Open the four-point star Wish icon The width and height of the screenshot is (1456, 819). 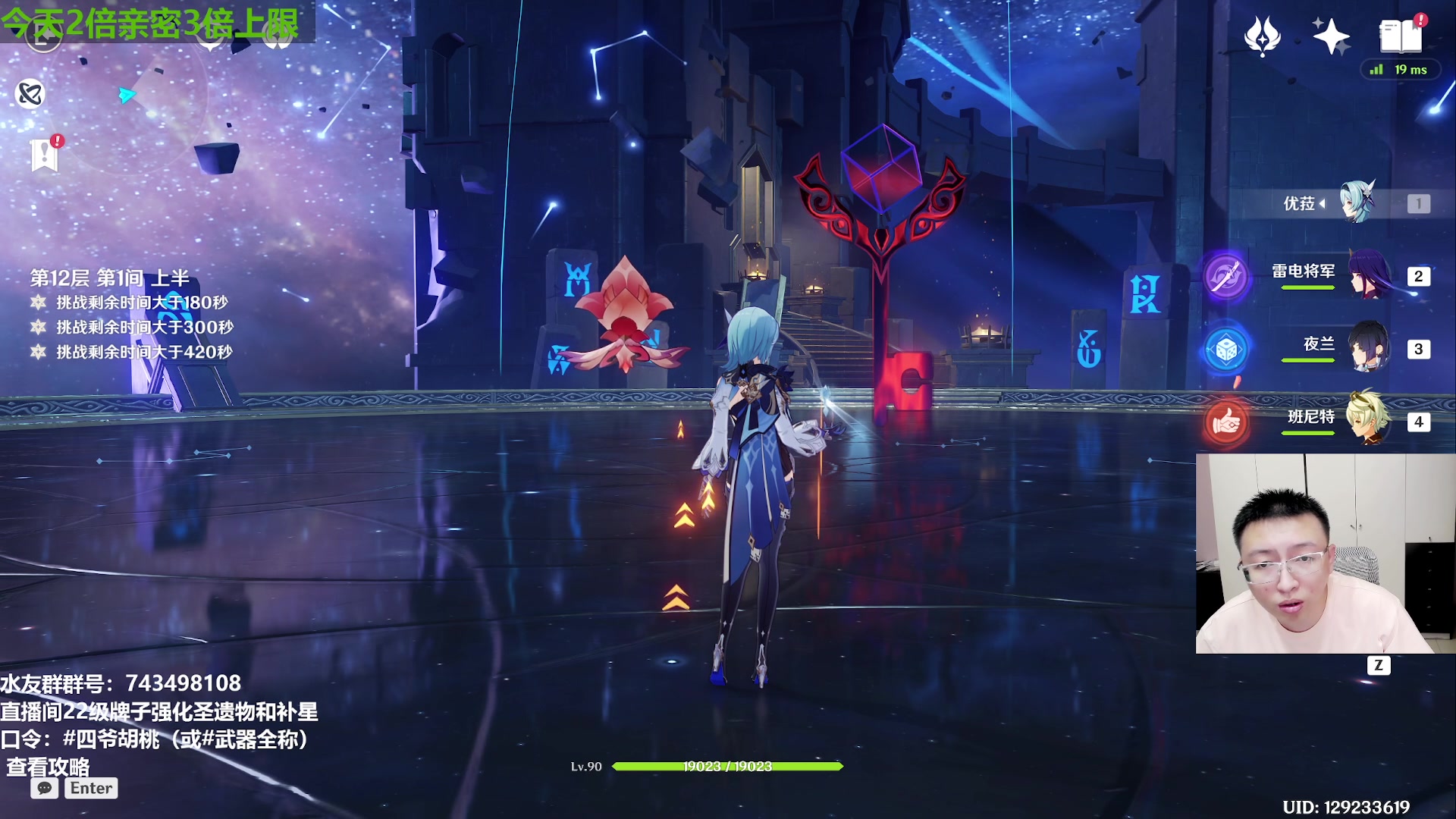tap(1331, 36)
